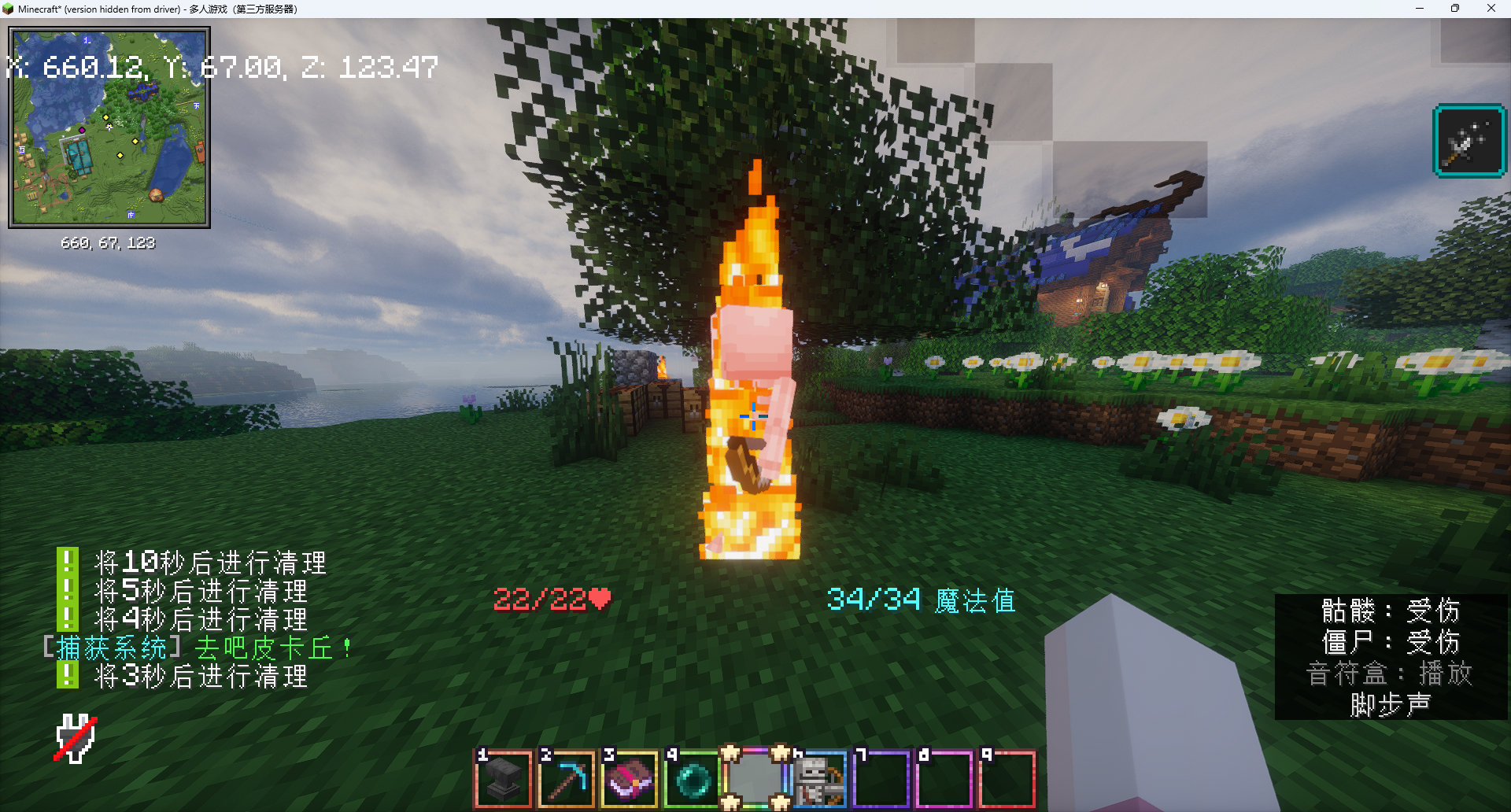
Task: Click the 660, 67, 123 coordinates under the minimap
Action: pos(109,243)
